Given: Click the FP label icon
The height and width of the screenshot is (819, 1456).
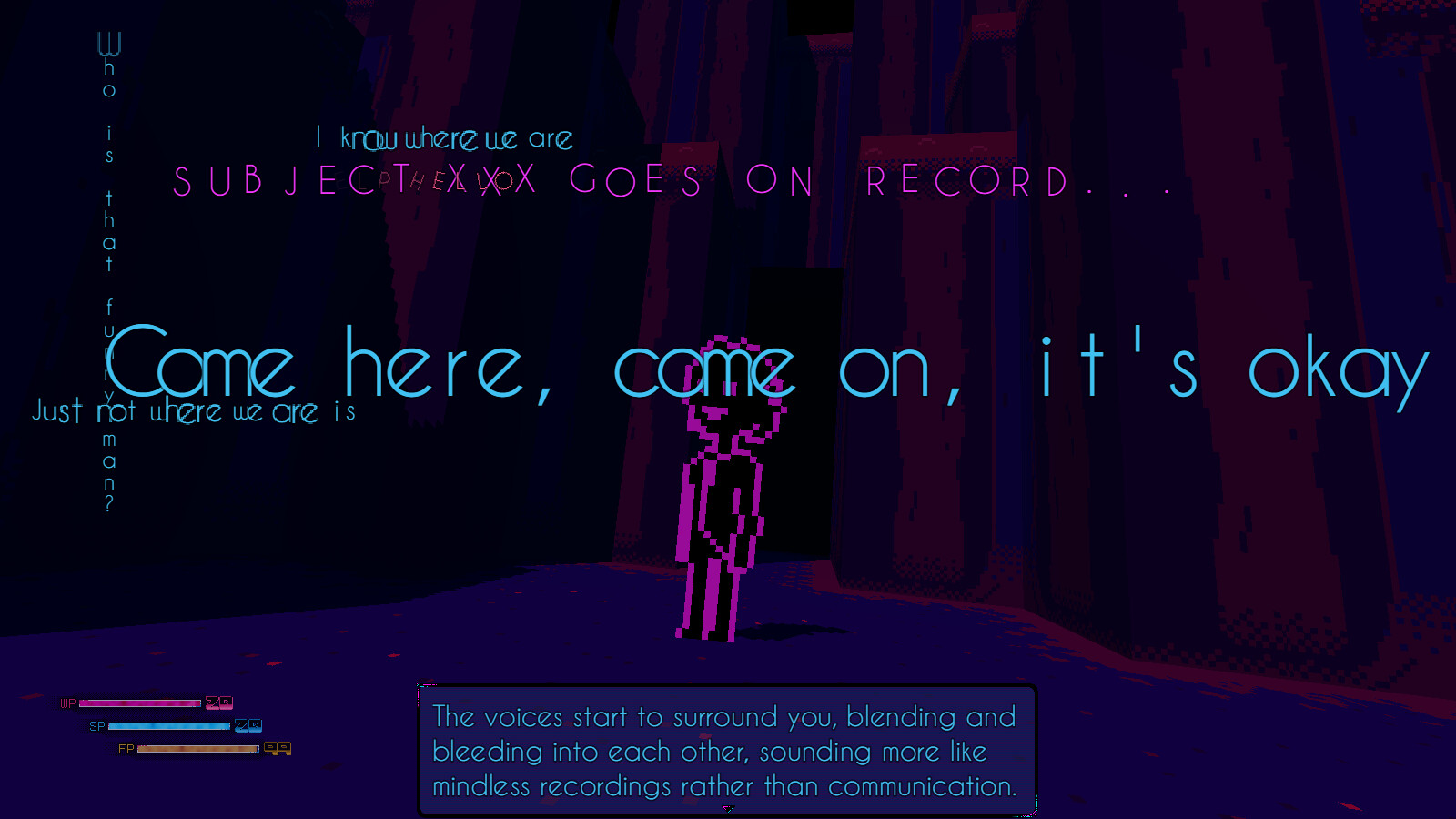Looking at the screenshot, I should pos(126,749).
